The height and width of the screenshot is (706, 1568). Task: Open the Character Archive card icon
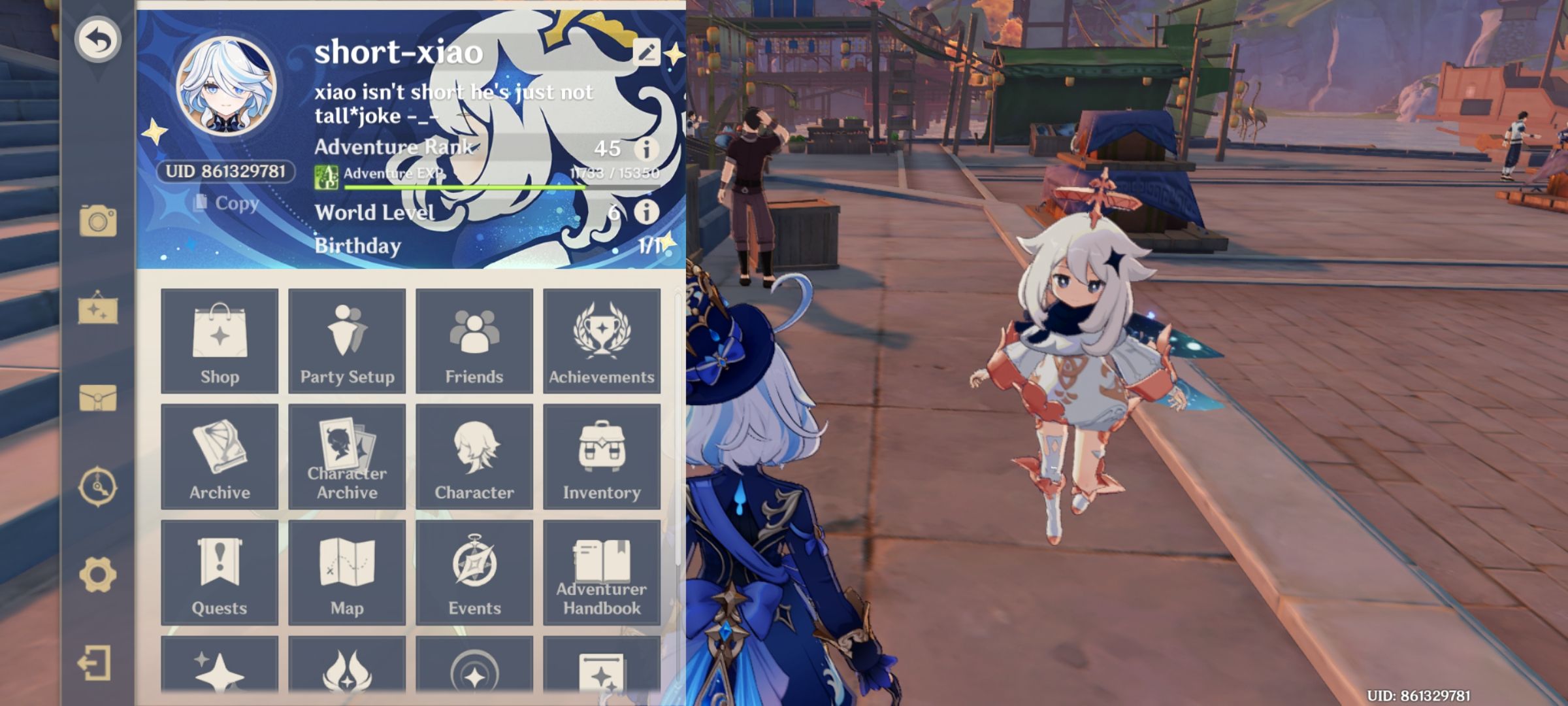coord(347,456)
